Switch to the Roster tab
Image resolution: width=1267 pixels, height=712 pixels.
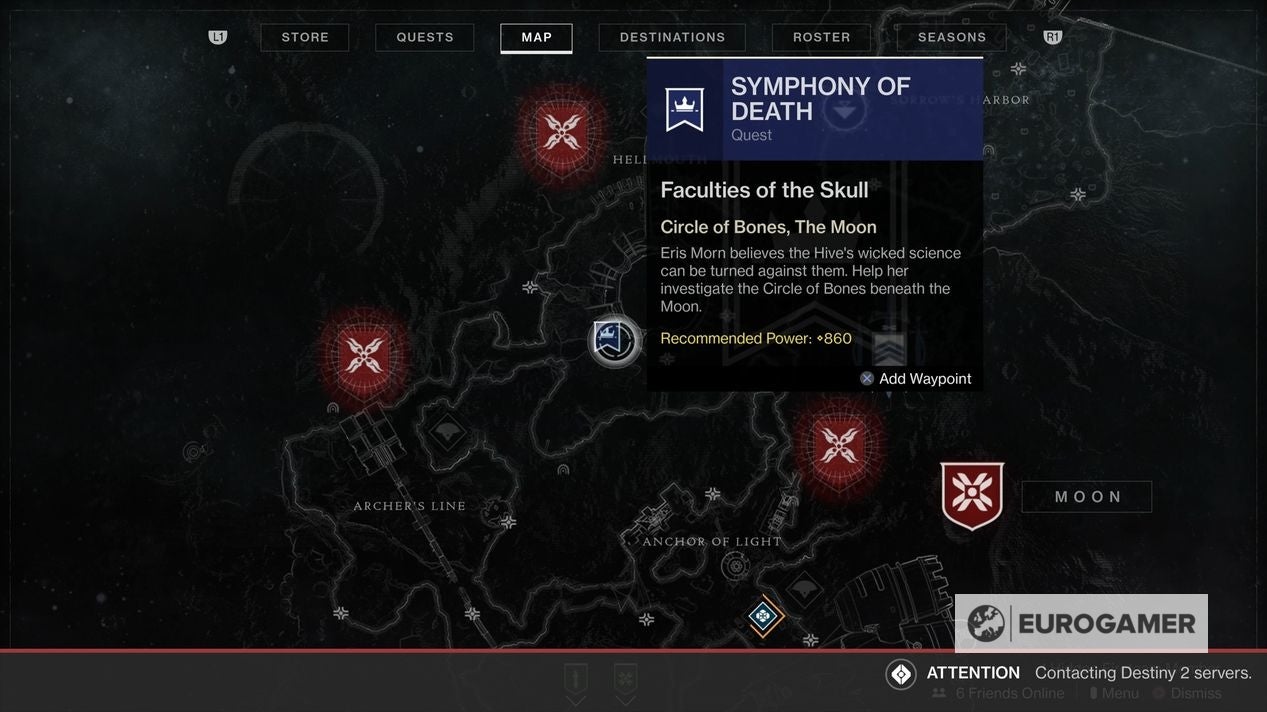pos(821,38)
